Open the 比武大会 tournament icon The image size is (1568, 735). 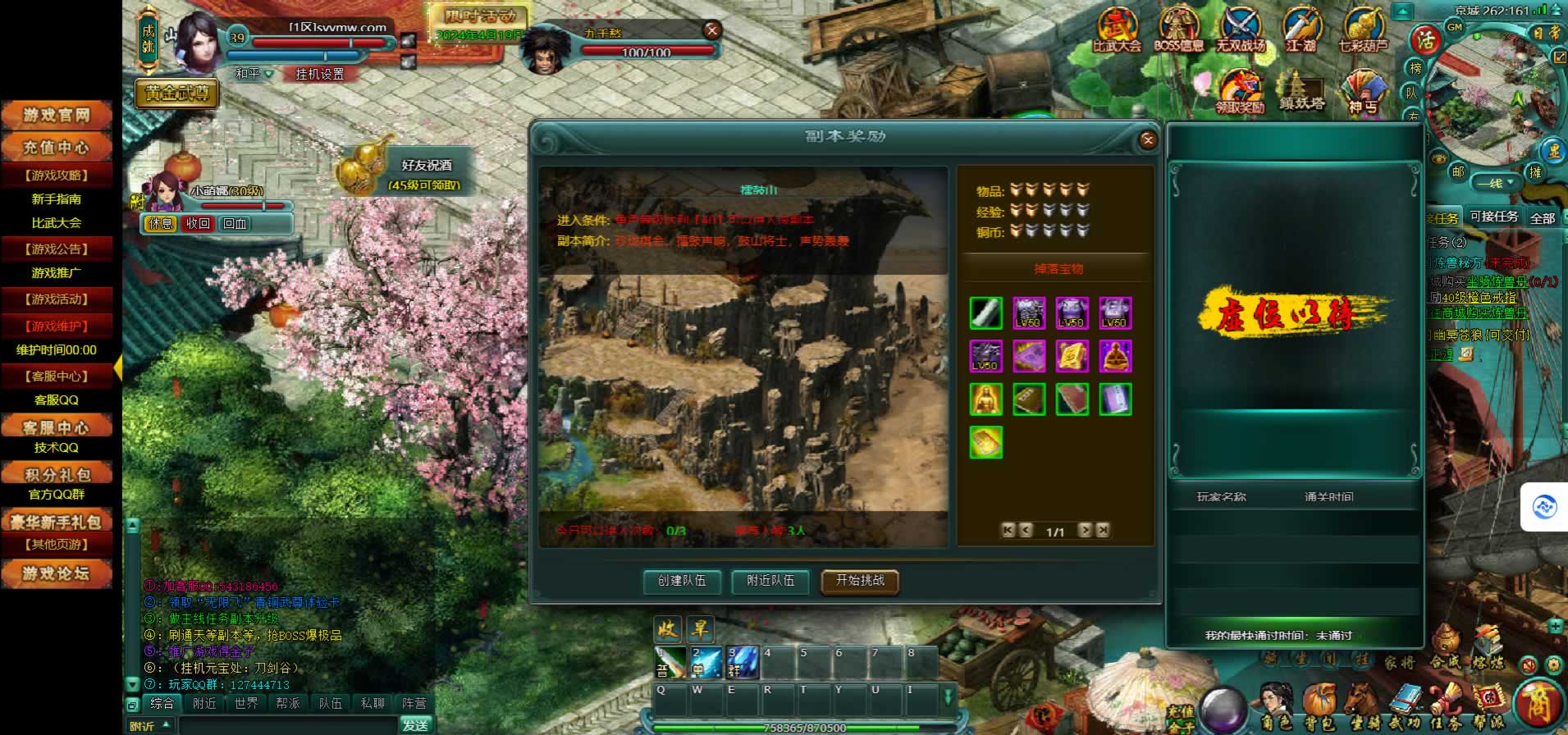(x=1117, y=33)
